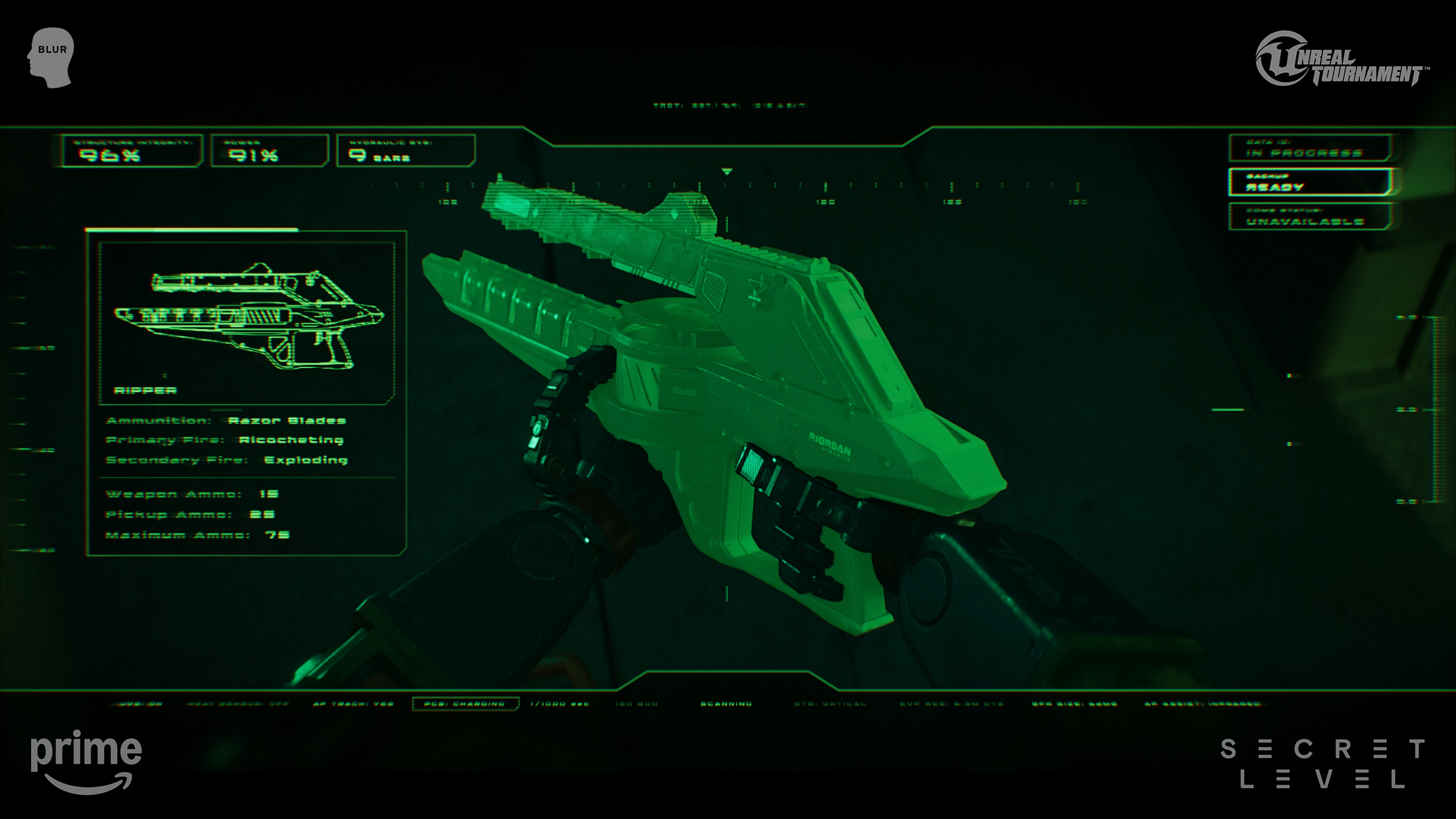Click the Data IO In Progress box
The width and height of the screenshot is (1456, 819).
[1310, 148]
